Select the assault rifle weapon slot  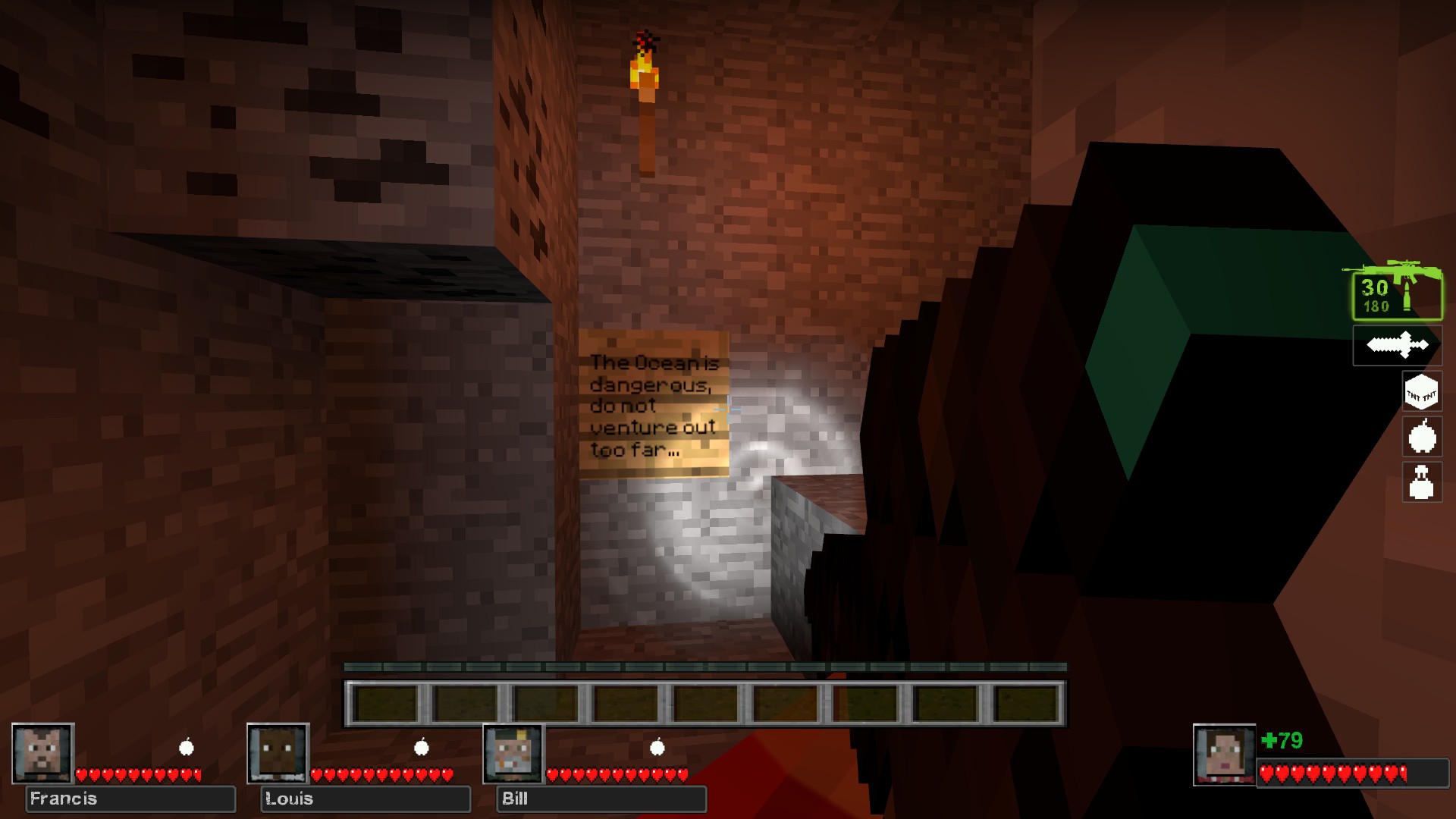point(1396,292)
